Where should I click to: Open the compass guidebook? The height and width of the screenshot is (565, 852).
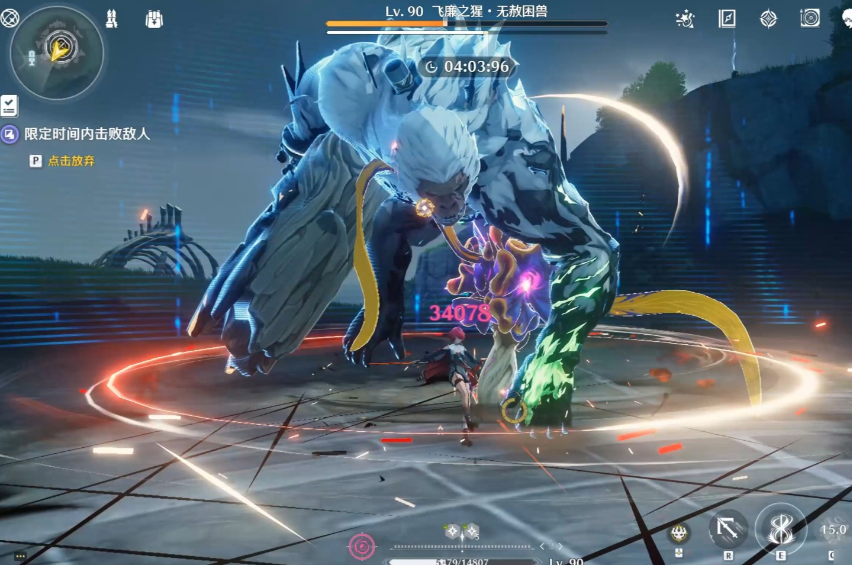click(727, 18)
